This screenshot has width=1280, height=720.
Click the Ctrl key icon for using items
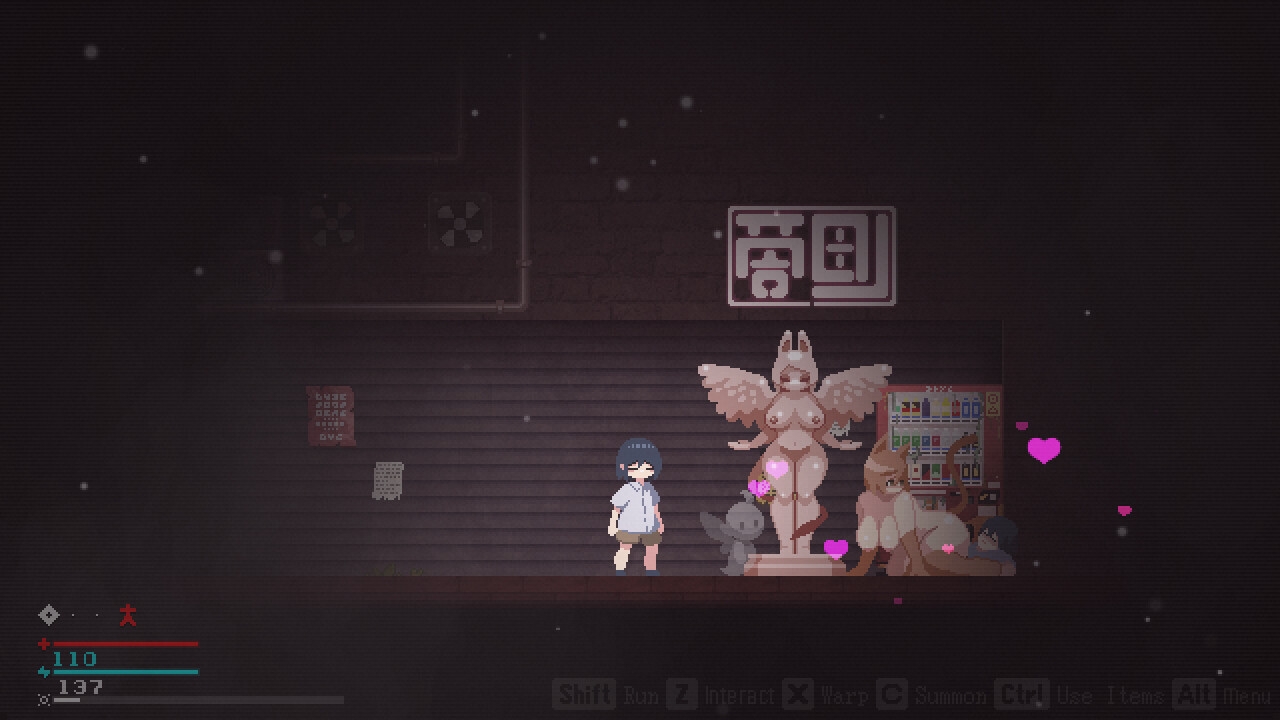pos(1018,694)
